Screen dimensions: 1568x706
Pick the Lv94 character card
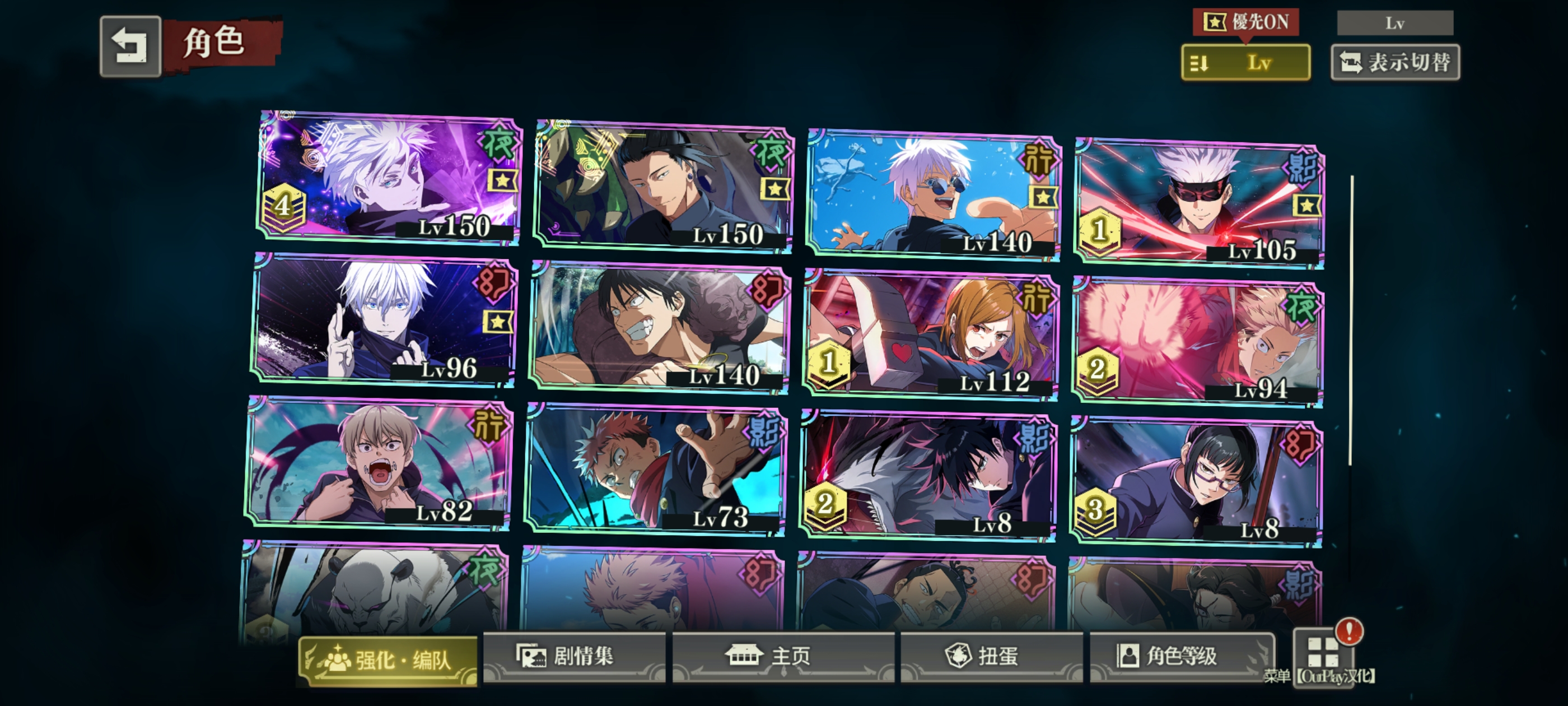1198,342
